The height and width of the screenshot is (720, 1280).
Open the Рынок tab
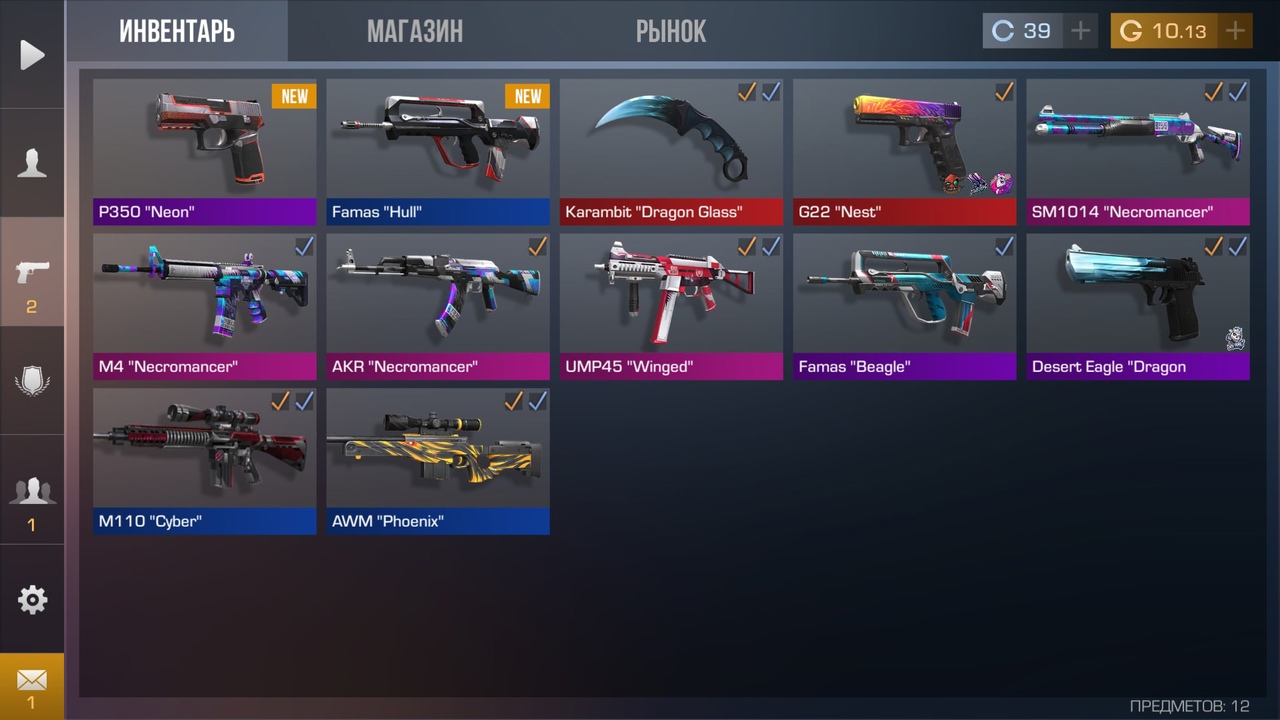click(670, 31)
